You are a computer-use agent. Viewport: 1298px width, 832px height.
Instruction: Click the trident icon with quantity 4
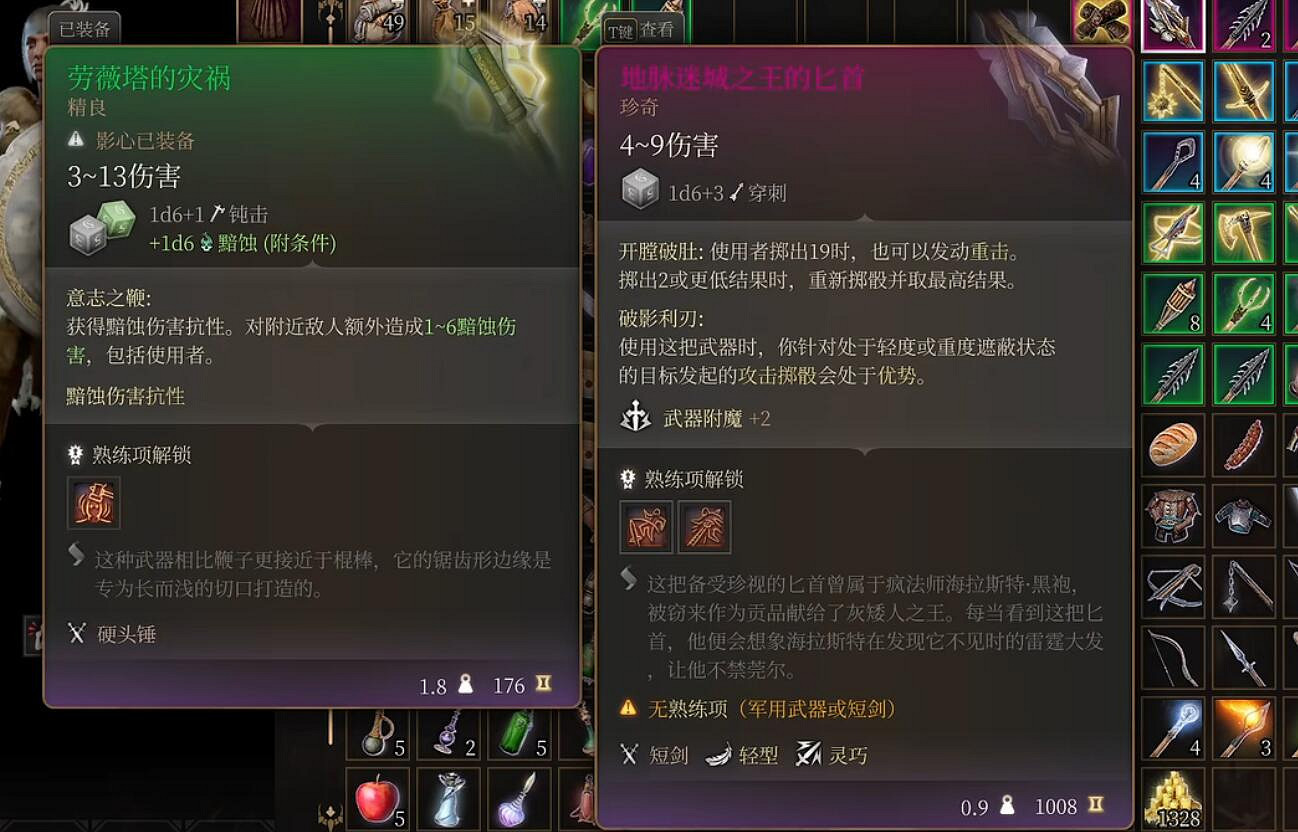[x=1244, y=305]
